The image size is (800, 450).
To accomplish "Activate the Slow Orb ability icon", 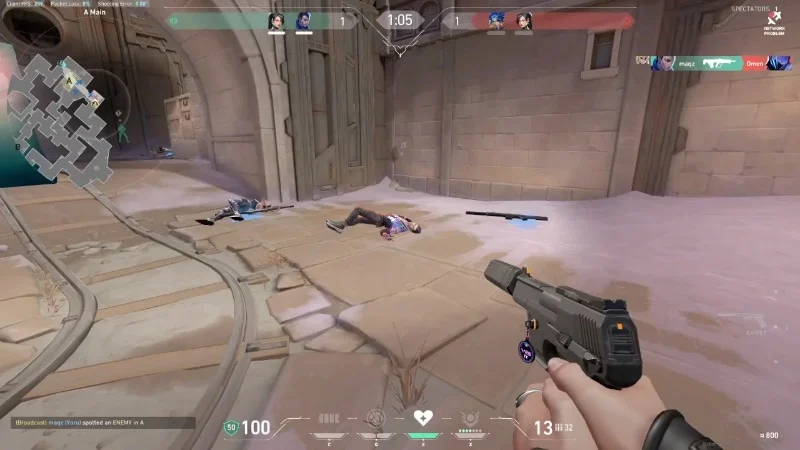I will [376, 418].
